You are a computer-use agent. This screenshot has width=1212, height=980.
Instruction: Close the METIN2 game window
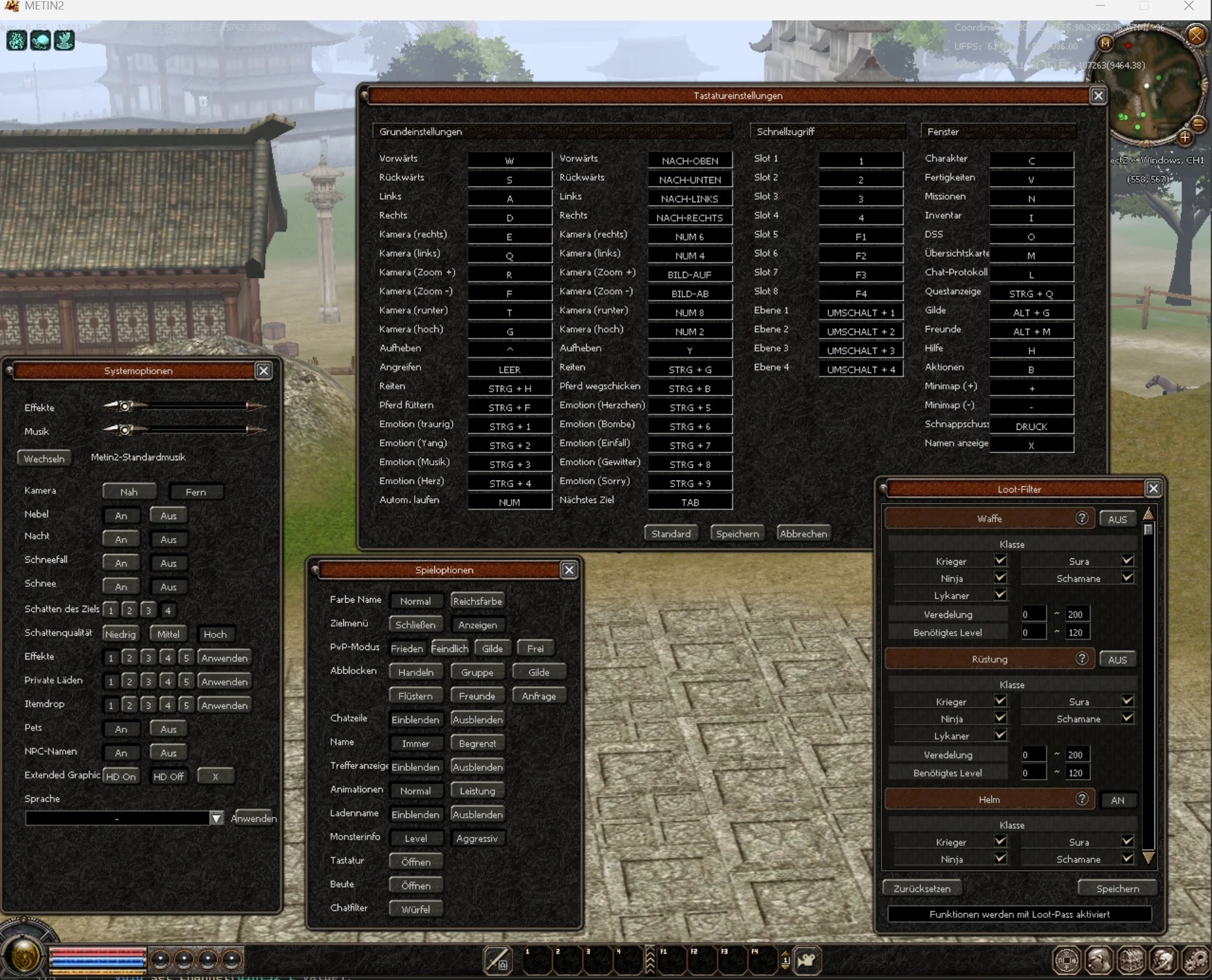click(1189, 6)
